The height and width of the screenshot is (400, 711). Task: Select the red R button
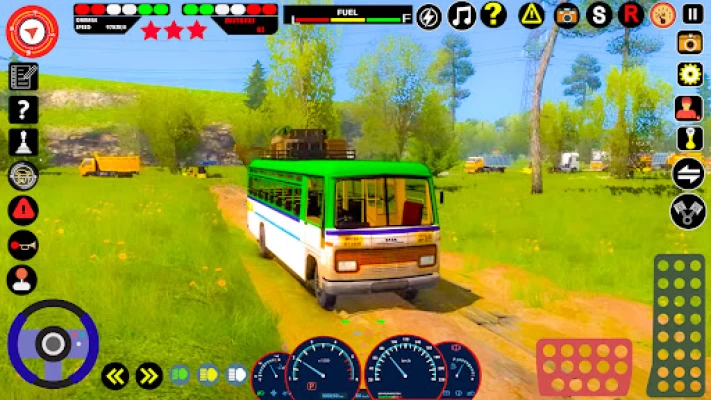(630, 15)
